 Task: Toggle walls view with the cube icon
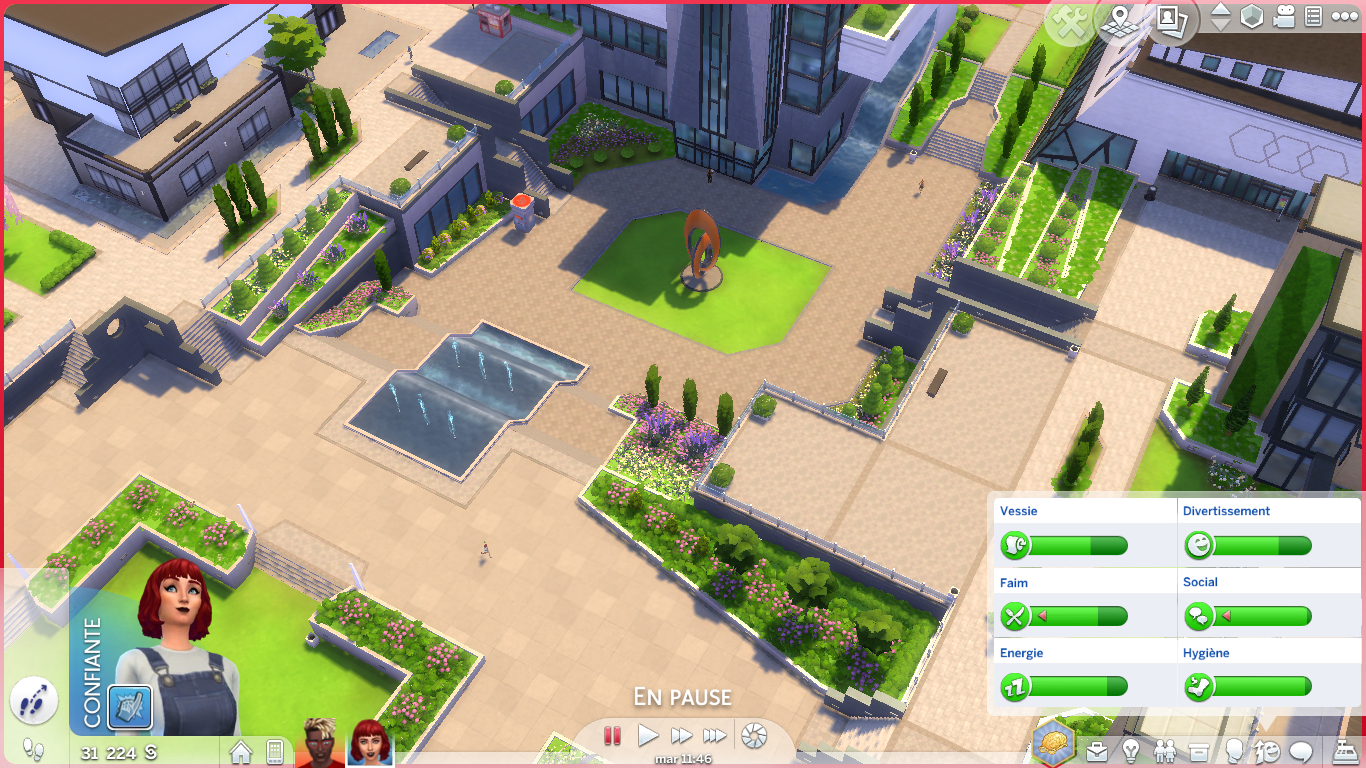point(1251,17)
